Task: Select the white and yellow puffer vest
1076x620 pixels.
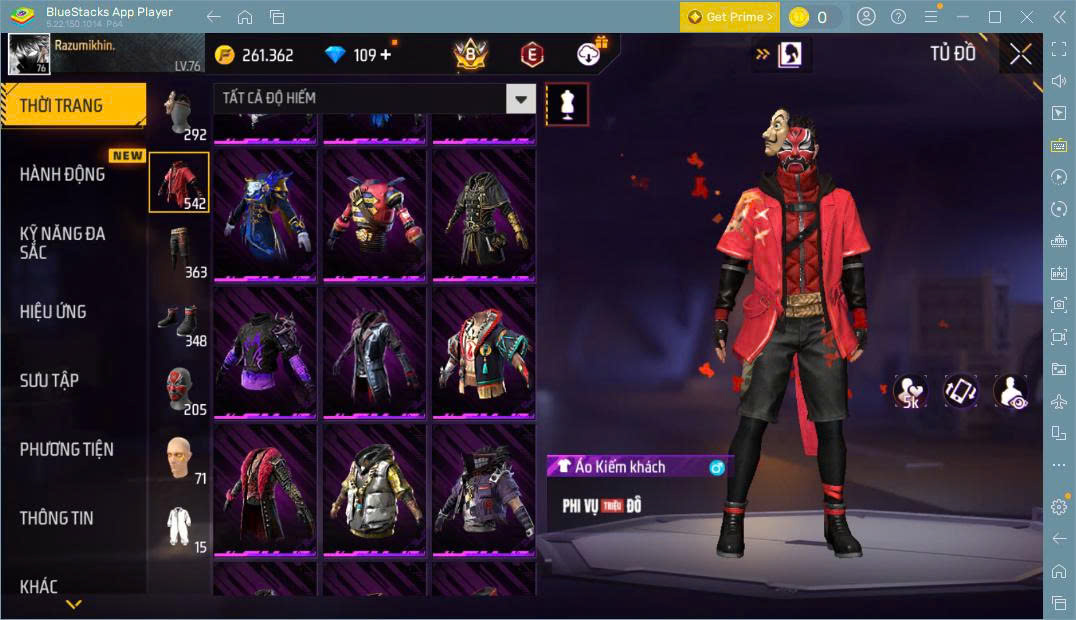Action: tap(374, 490)
